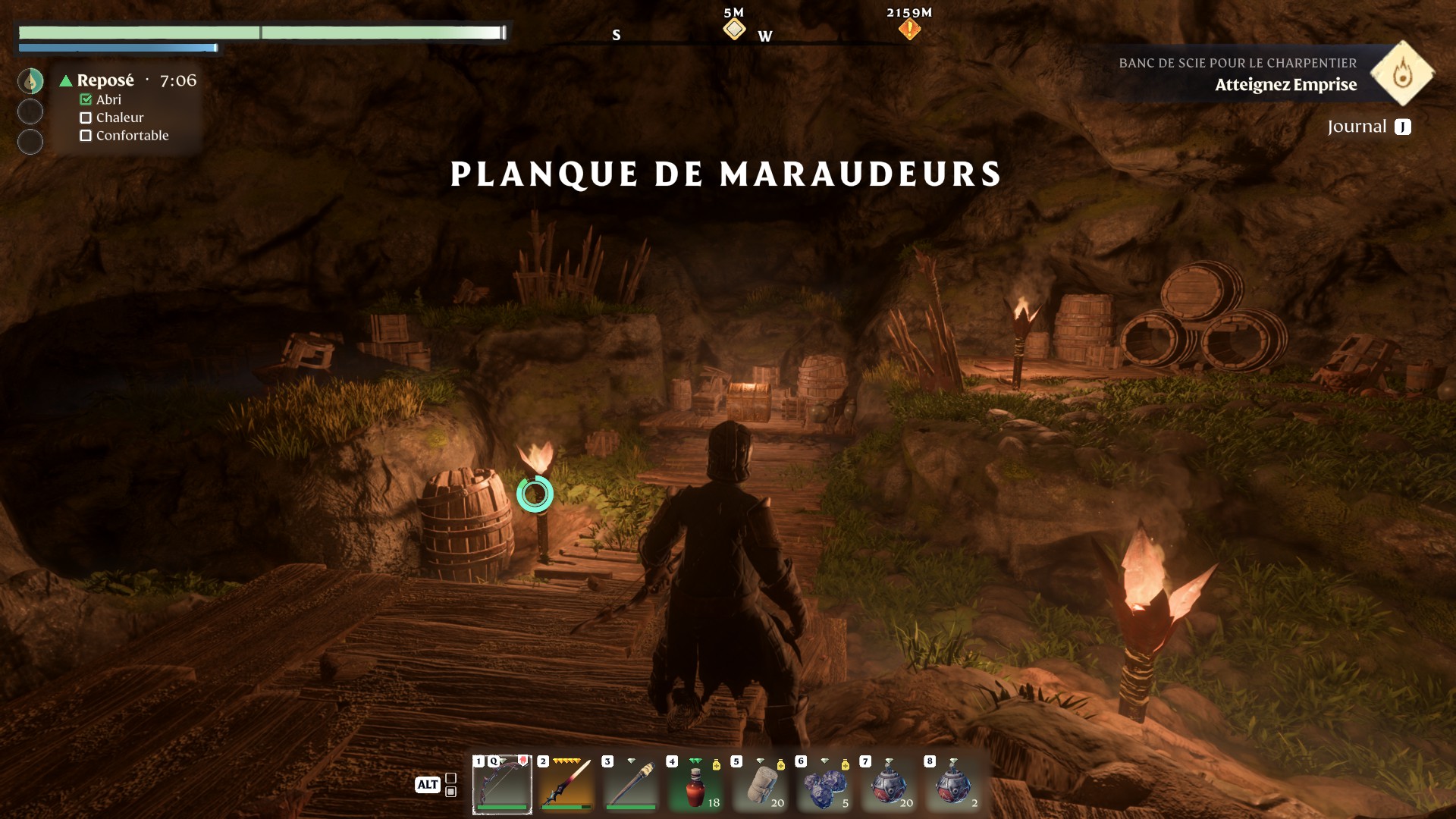
Task: Select the orange quest marker on compass
Action: coord(909,30)
